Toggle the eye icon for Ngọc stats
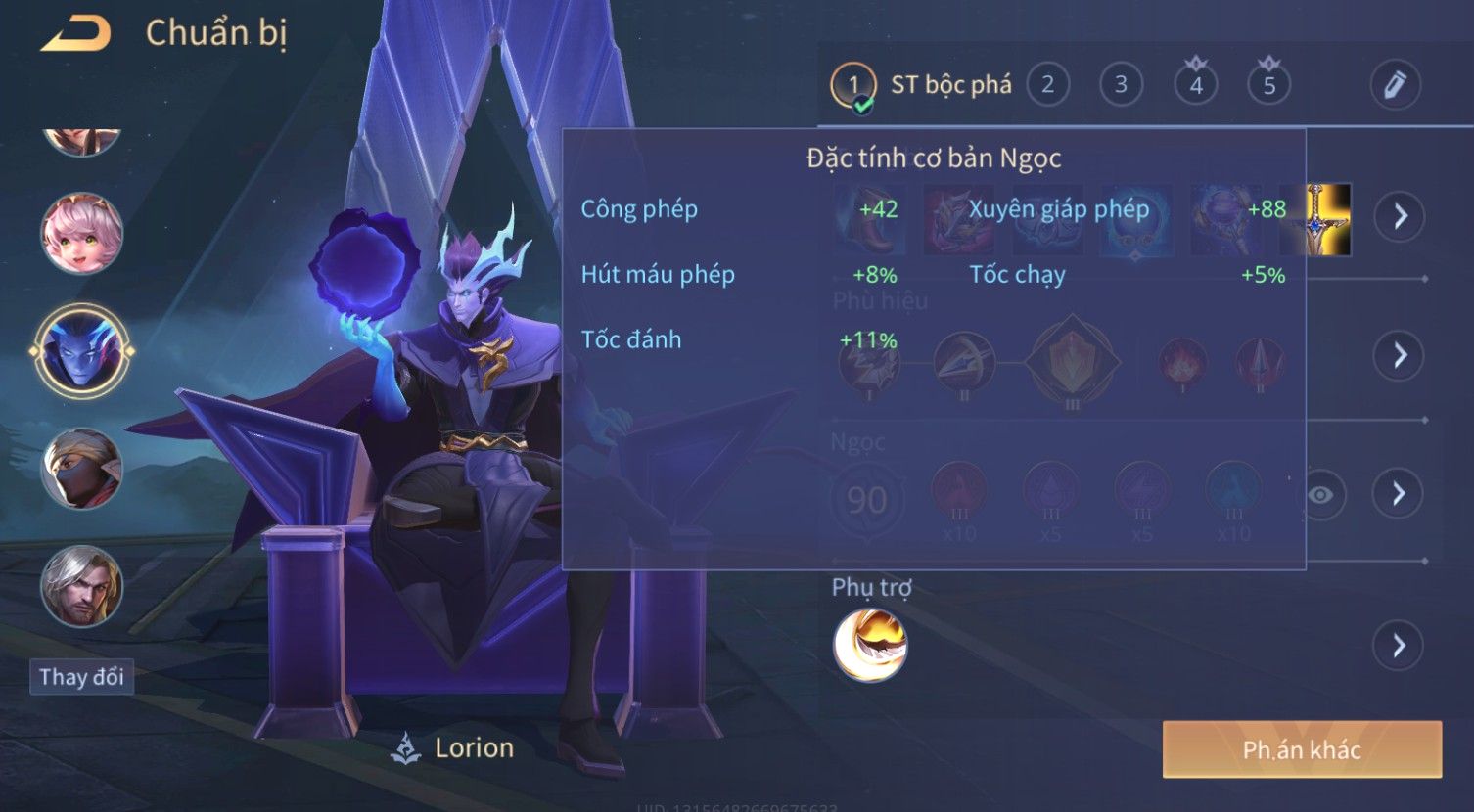The height and width of the screenshot is (812, 1474). pyautogui.click(x=1320, y=495)
